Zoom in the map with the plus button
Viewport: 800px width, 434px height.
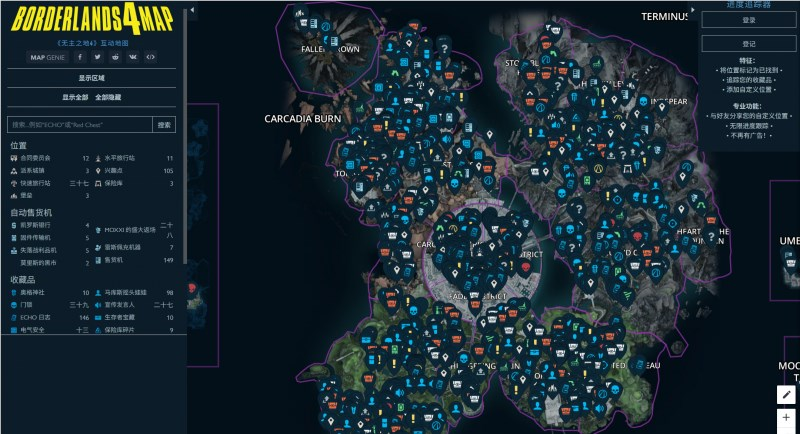tap(786, 418)
